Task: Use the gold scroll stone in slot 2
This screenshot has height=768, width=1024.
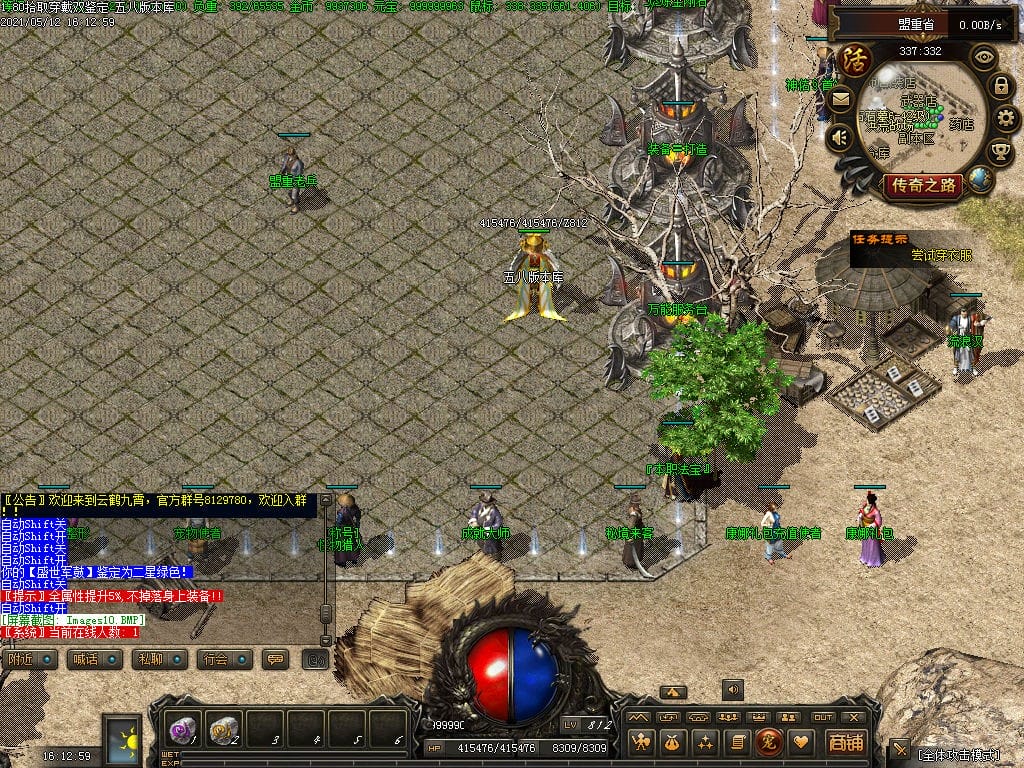Action: tap(223, 728)
